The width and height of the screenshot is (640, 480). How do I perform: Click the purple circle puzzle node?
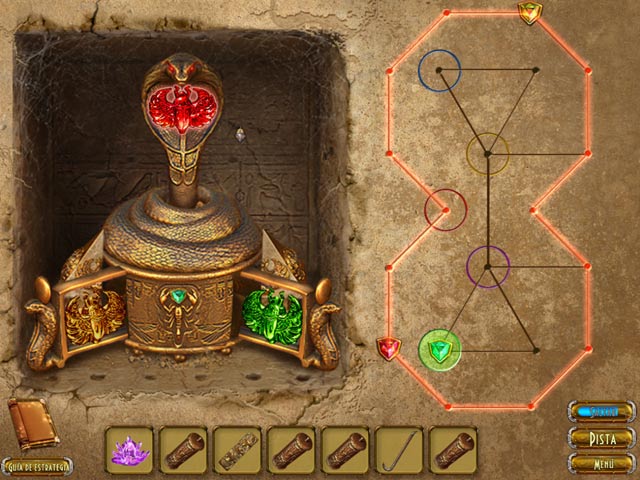pyautogui.click(x=488, y=266)
